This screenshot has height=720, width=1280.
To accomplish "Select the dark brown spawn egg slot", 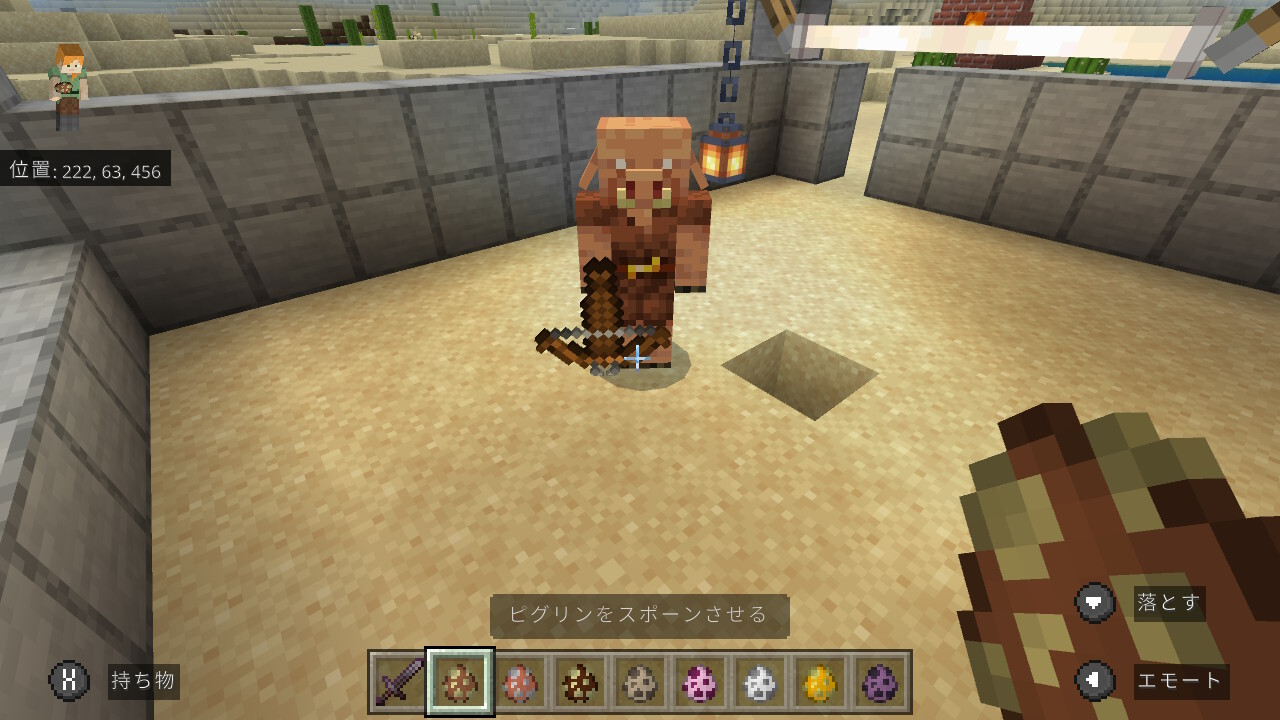I will pos(580,682).
